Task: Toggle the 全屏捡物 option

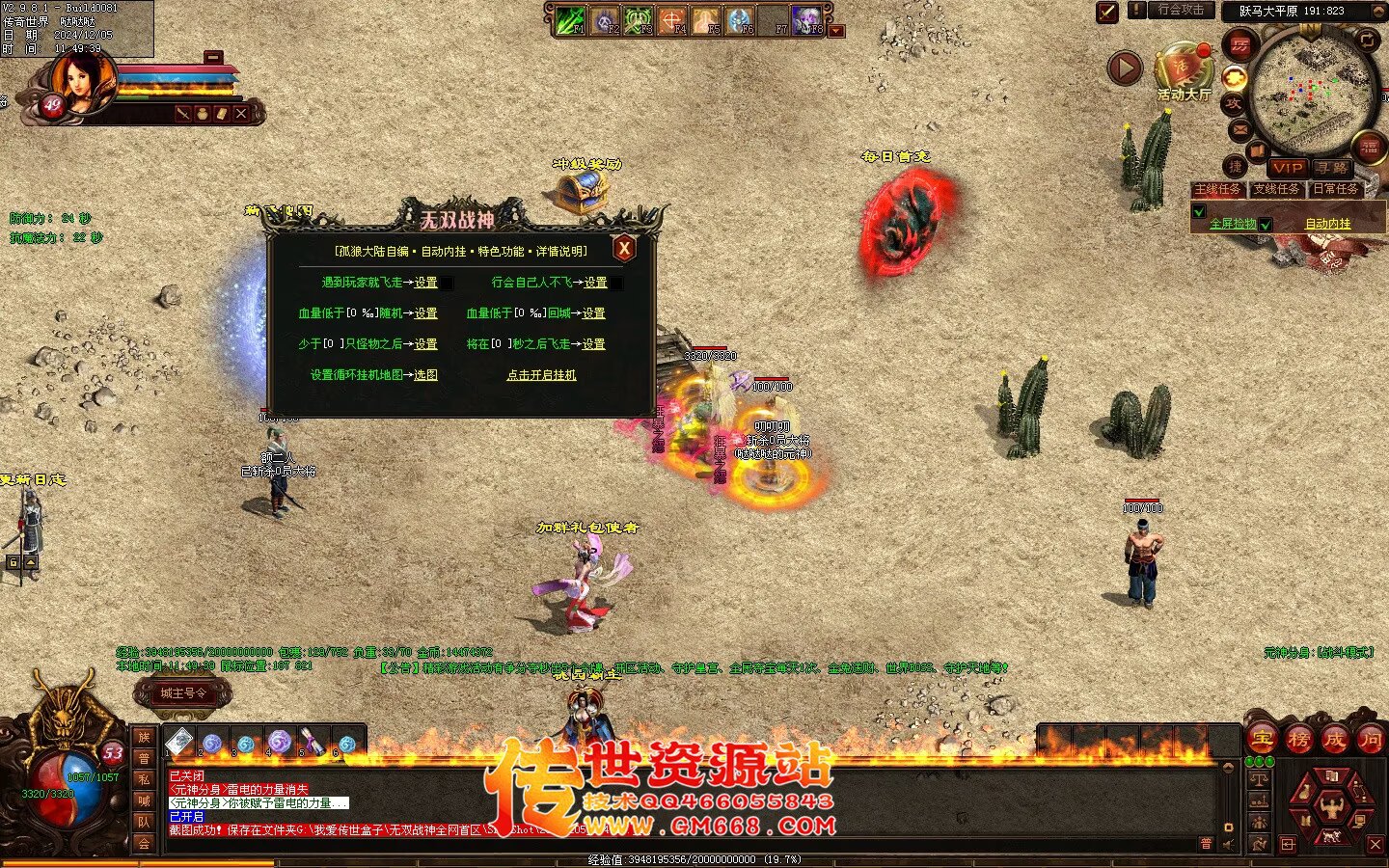Action: 1233,224
